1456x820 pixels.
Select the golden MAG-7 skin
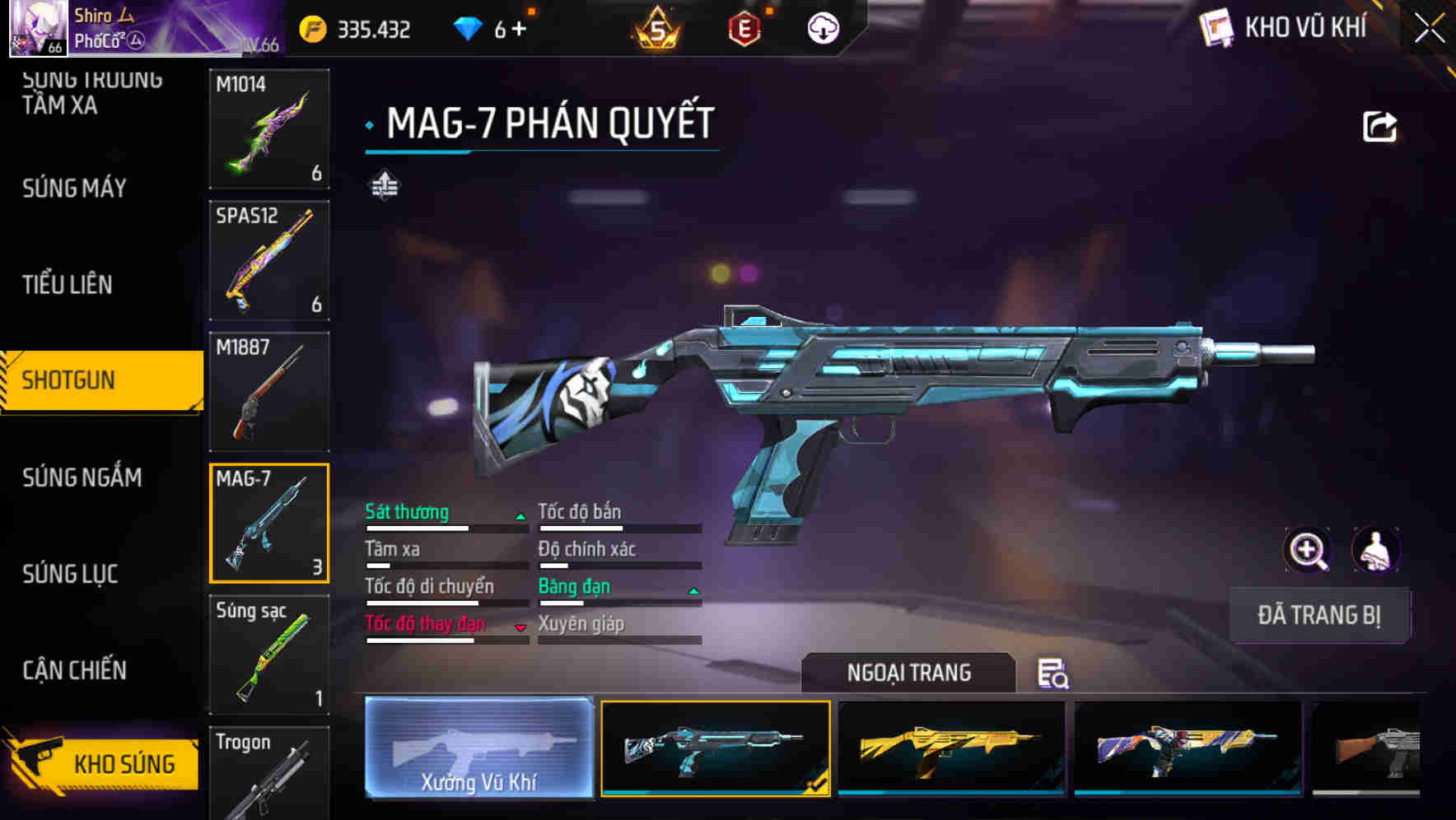point(951,748)
